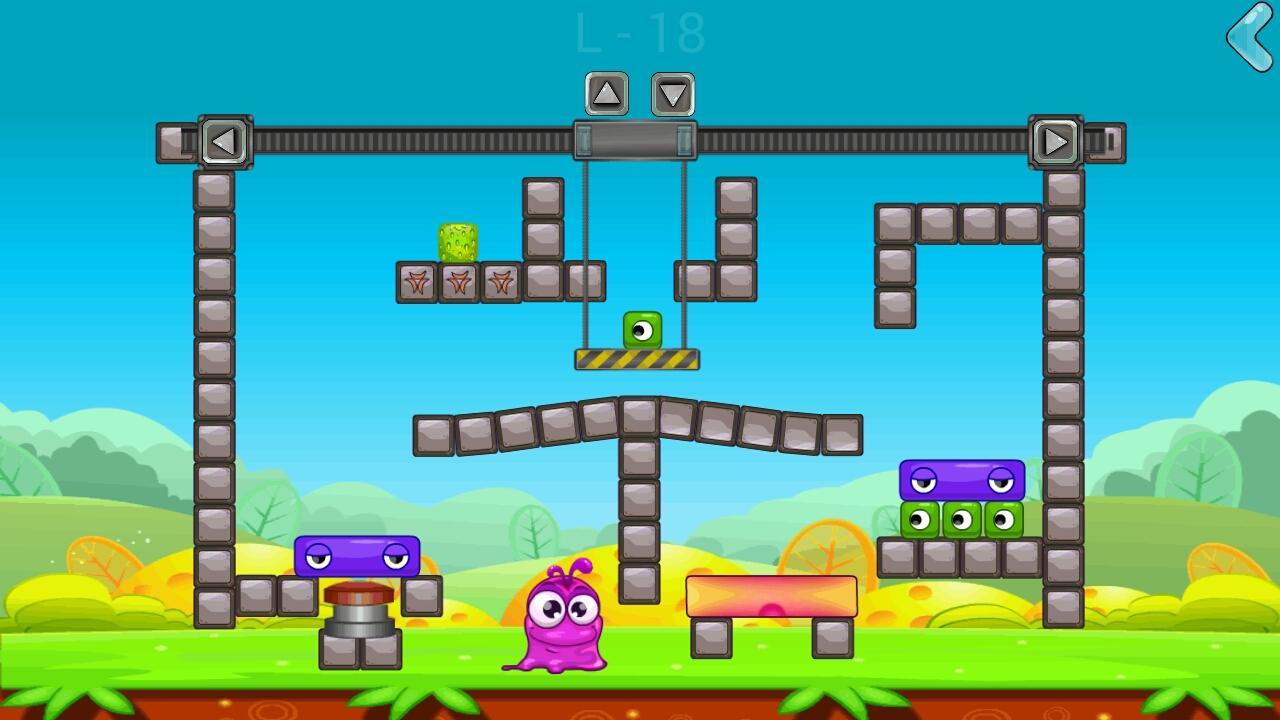The image size is (1280, 720).
Task: Expand the up arrow above the crane carriage
Action: (605, 94)
